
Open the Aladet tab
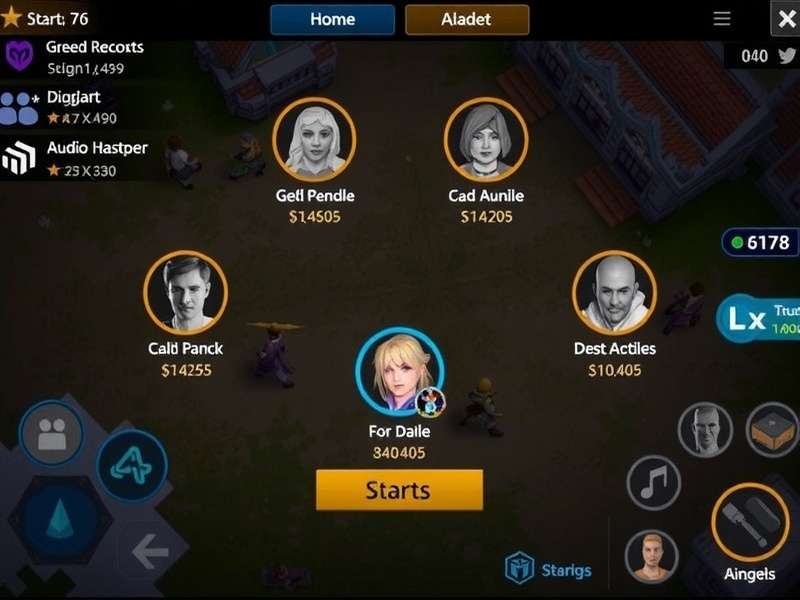[x=467, y=19]
